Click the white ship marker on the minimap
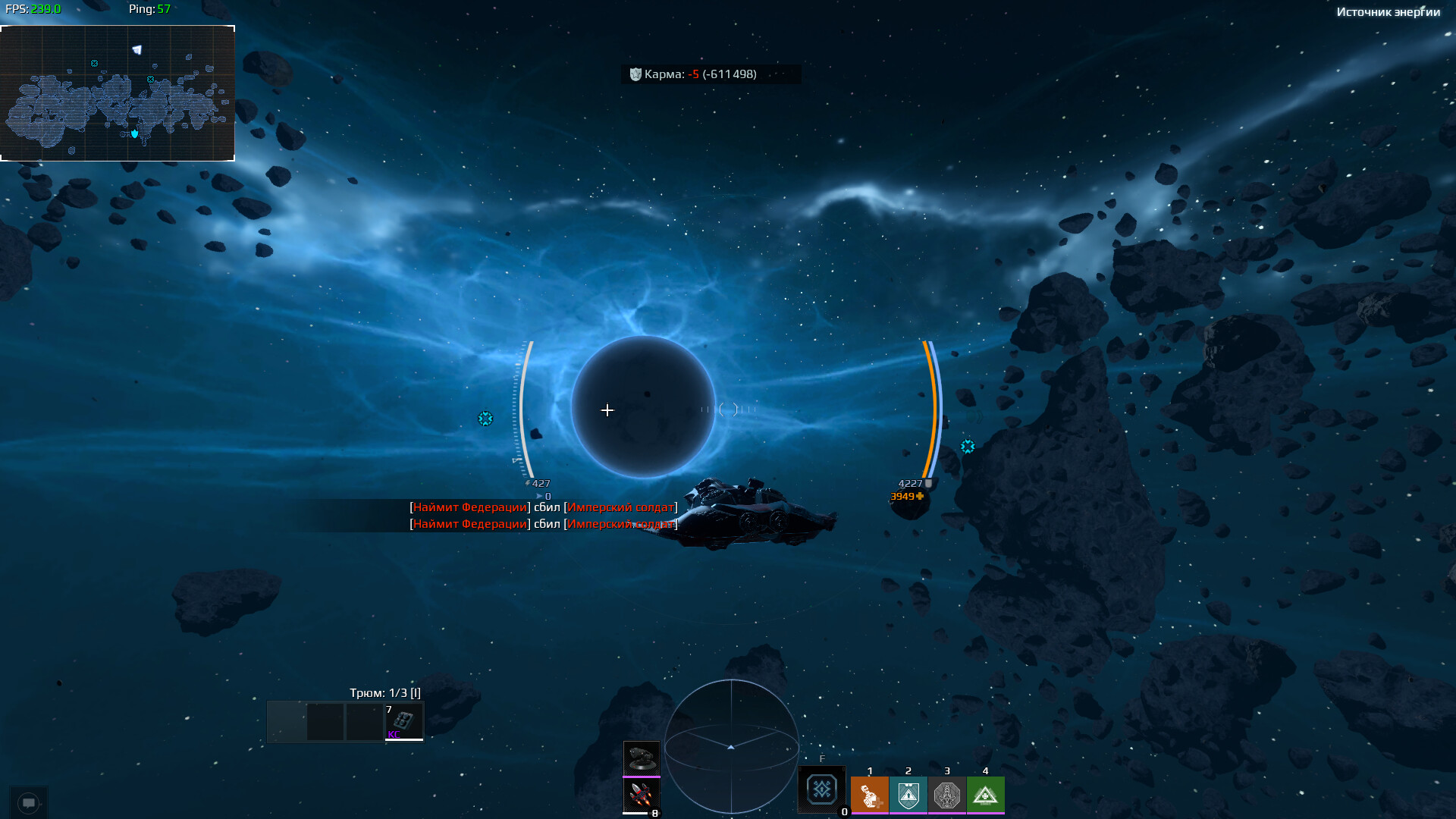Screen dimensions: 1456x819 click(x=137, y=50)
